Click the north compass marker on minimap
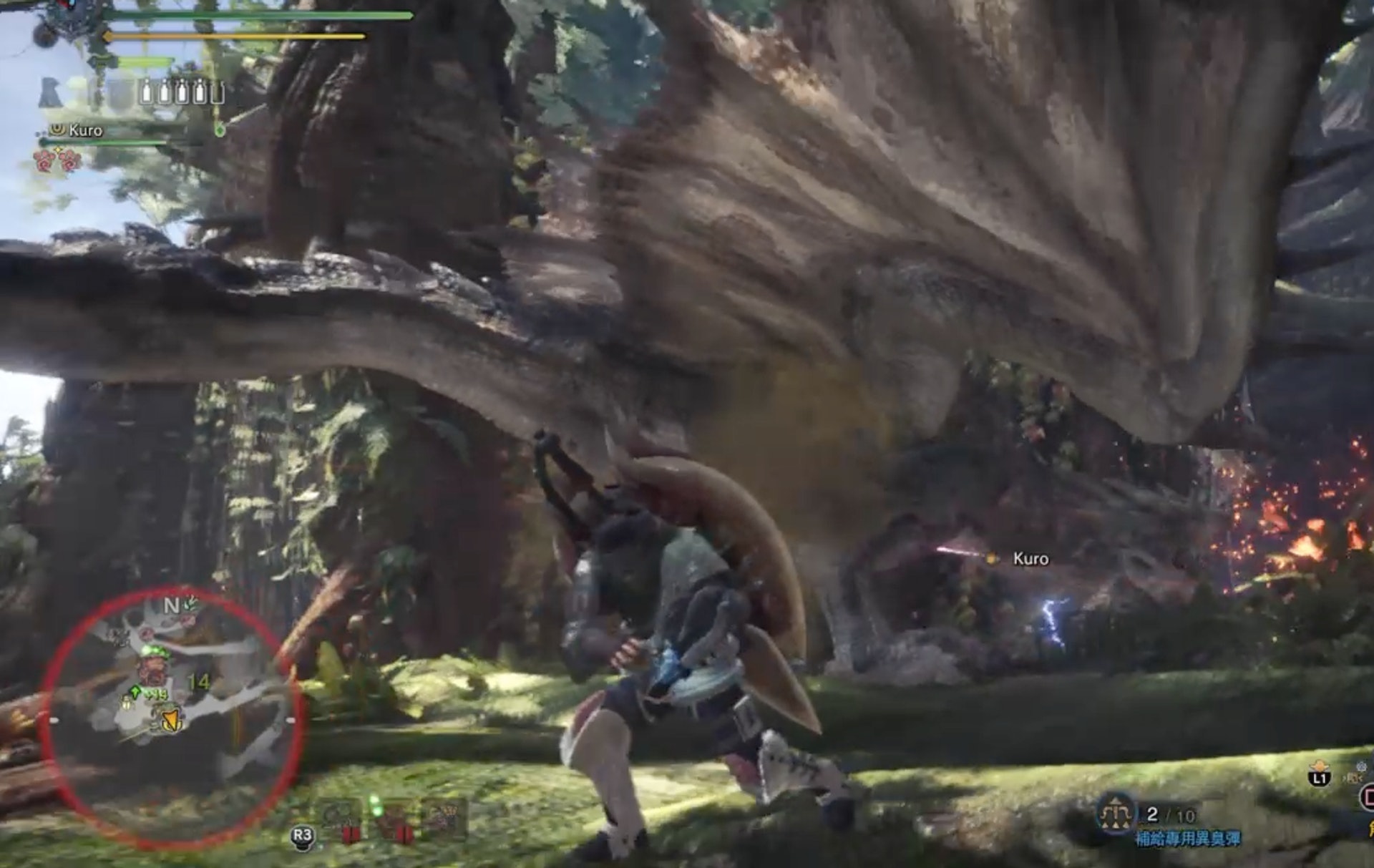The height and width of the screenshot is (868, 1374). (171, 605)
